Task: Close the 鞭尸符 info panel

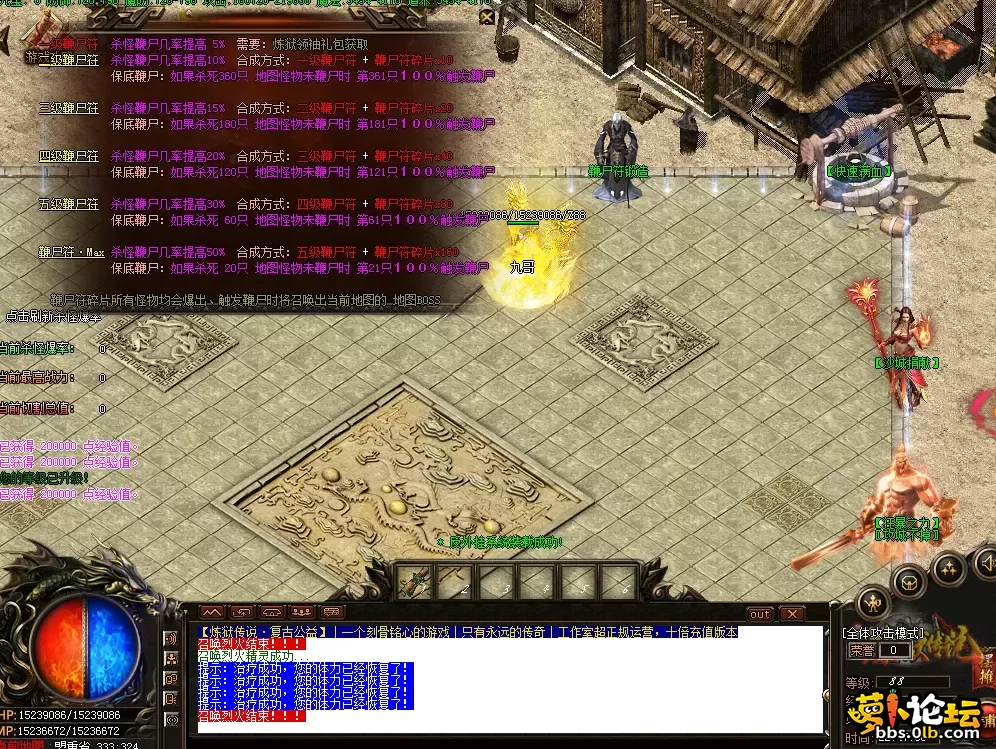Action: [486, 17]
